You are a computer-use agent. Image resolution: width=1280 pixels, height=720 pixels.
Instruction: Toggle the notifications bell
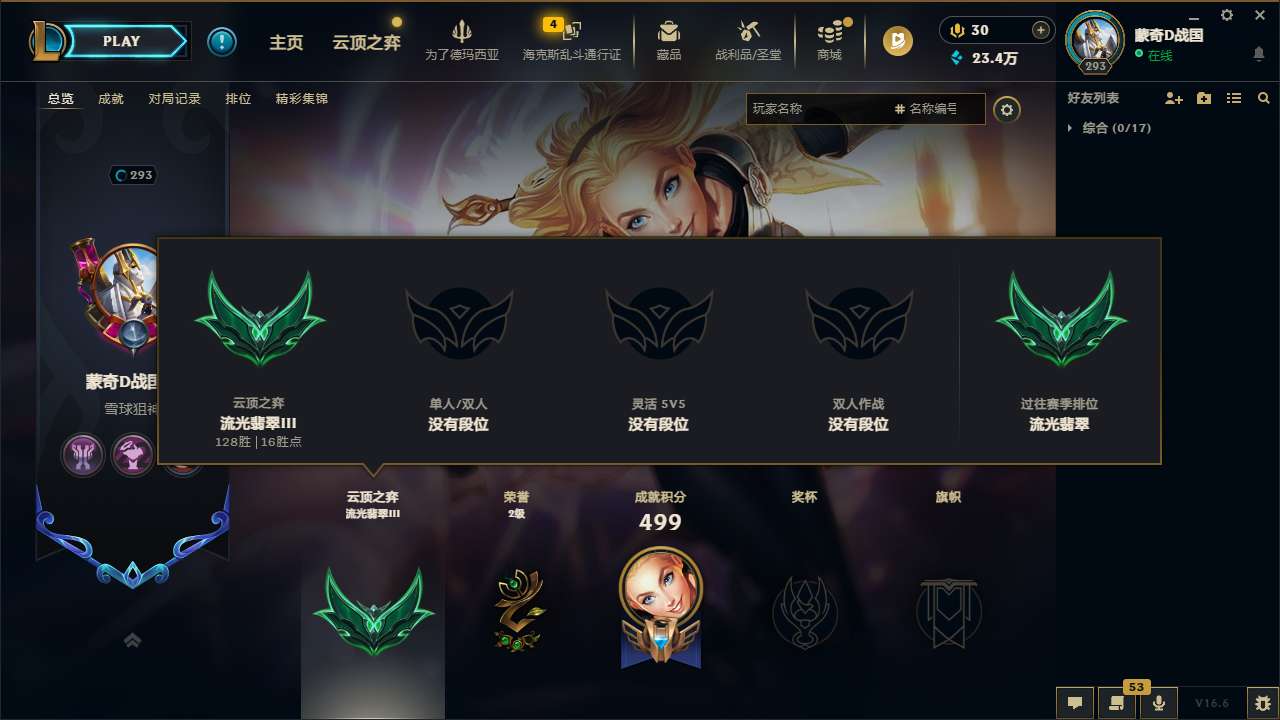point(1258,53)
